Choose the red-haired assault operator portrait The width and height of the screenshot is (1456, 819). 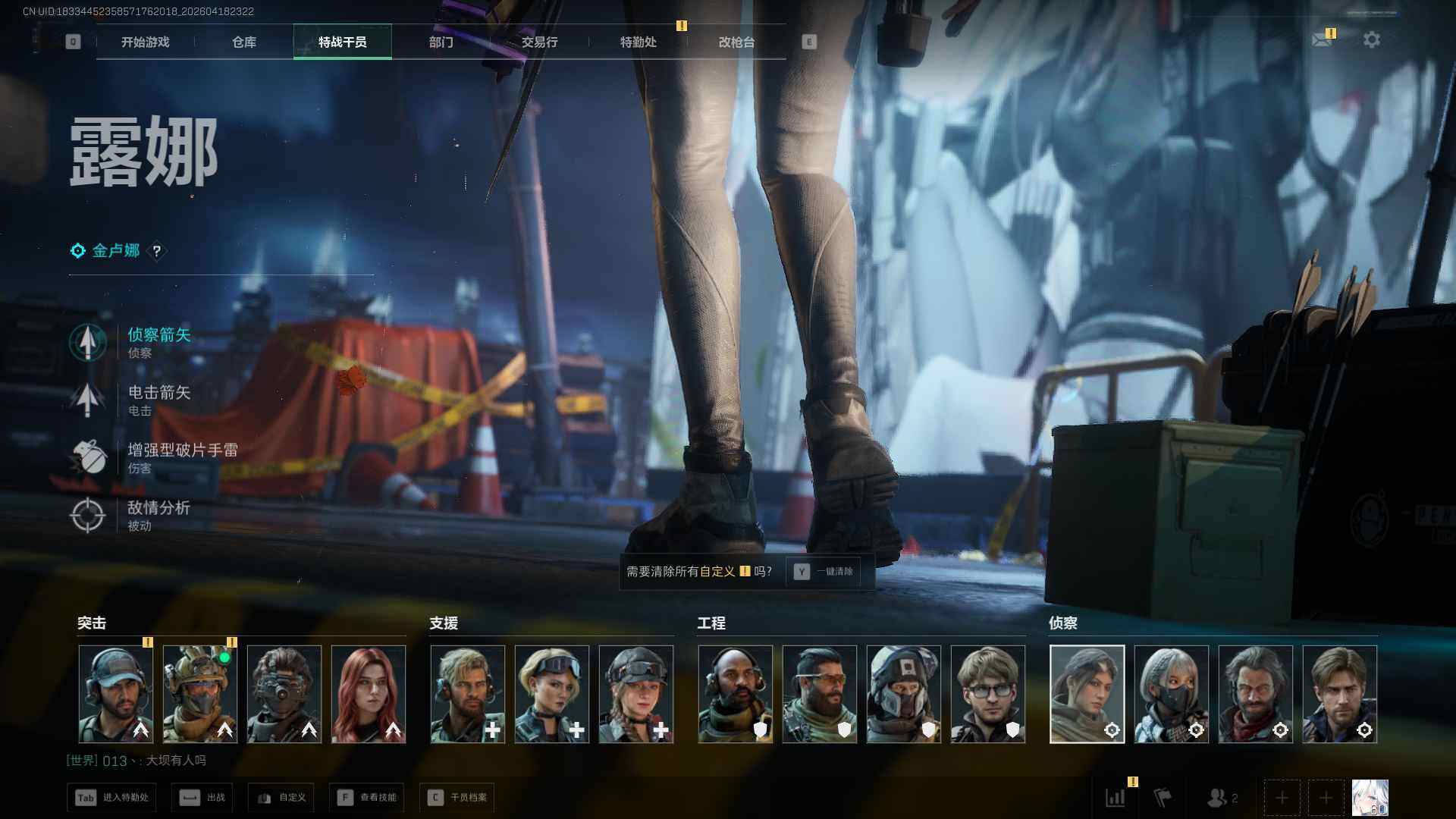point(369,694)
